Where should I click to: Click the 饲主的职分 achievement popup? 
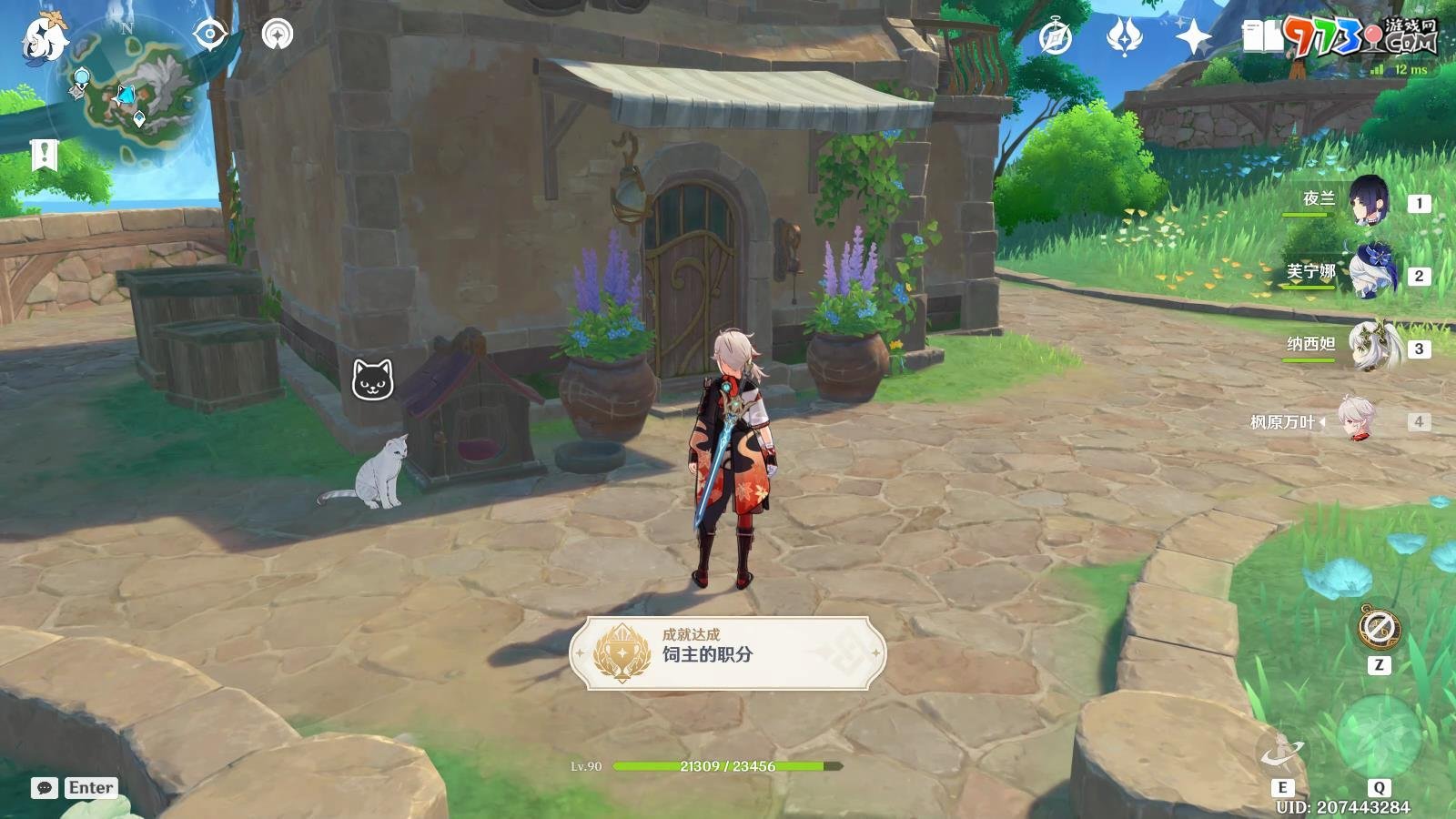[728, 652]
